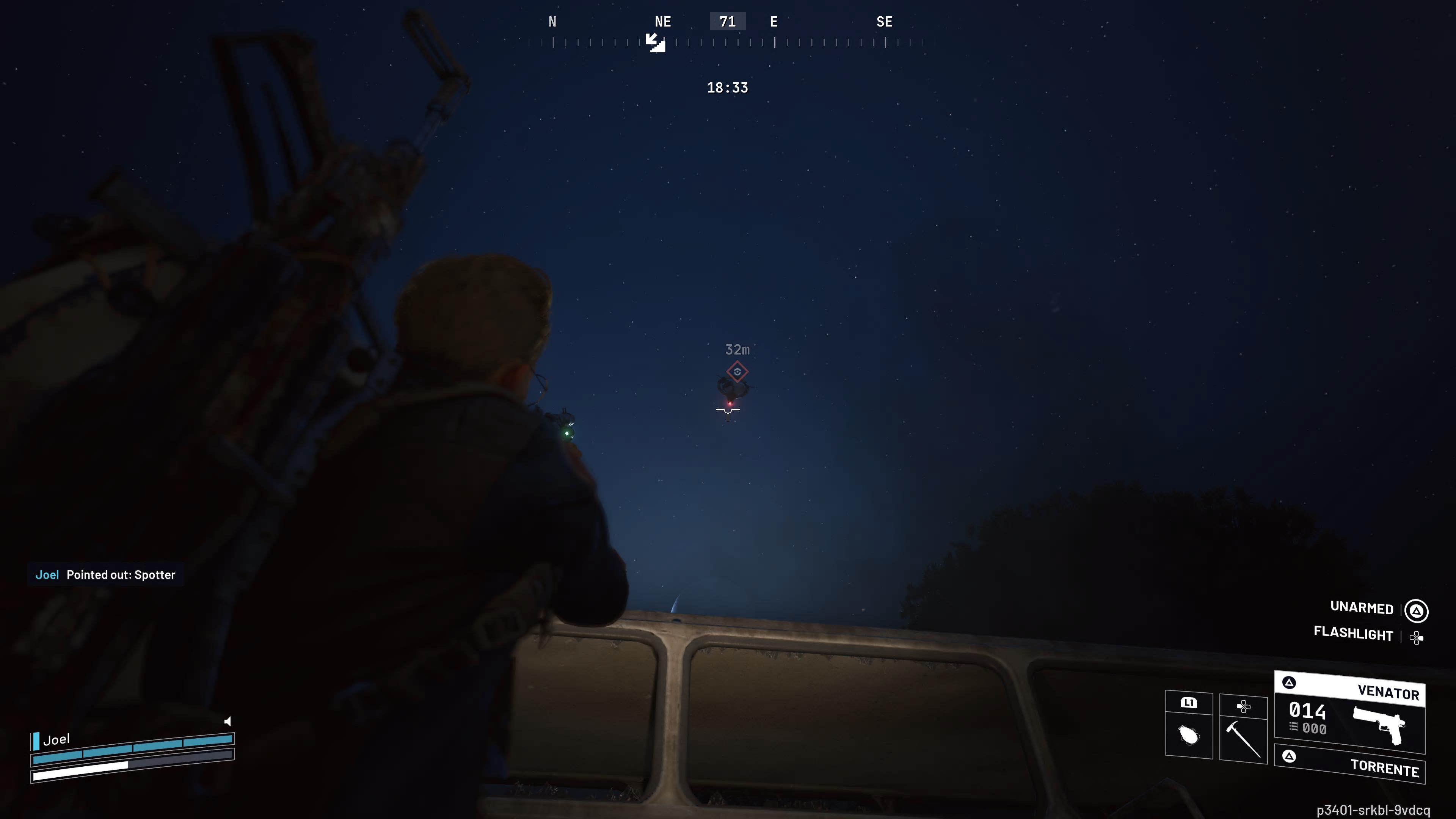Mute Joel's voice with the speaker icon

(228, 721)
